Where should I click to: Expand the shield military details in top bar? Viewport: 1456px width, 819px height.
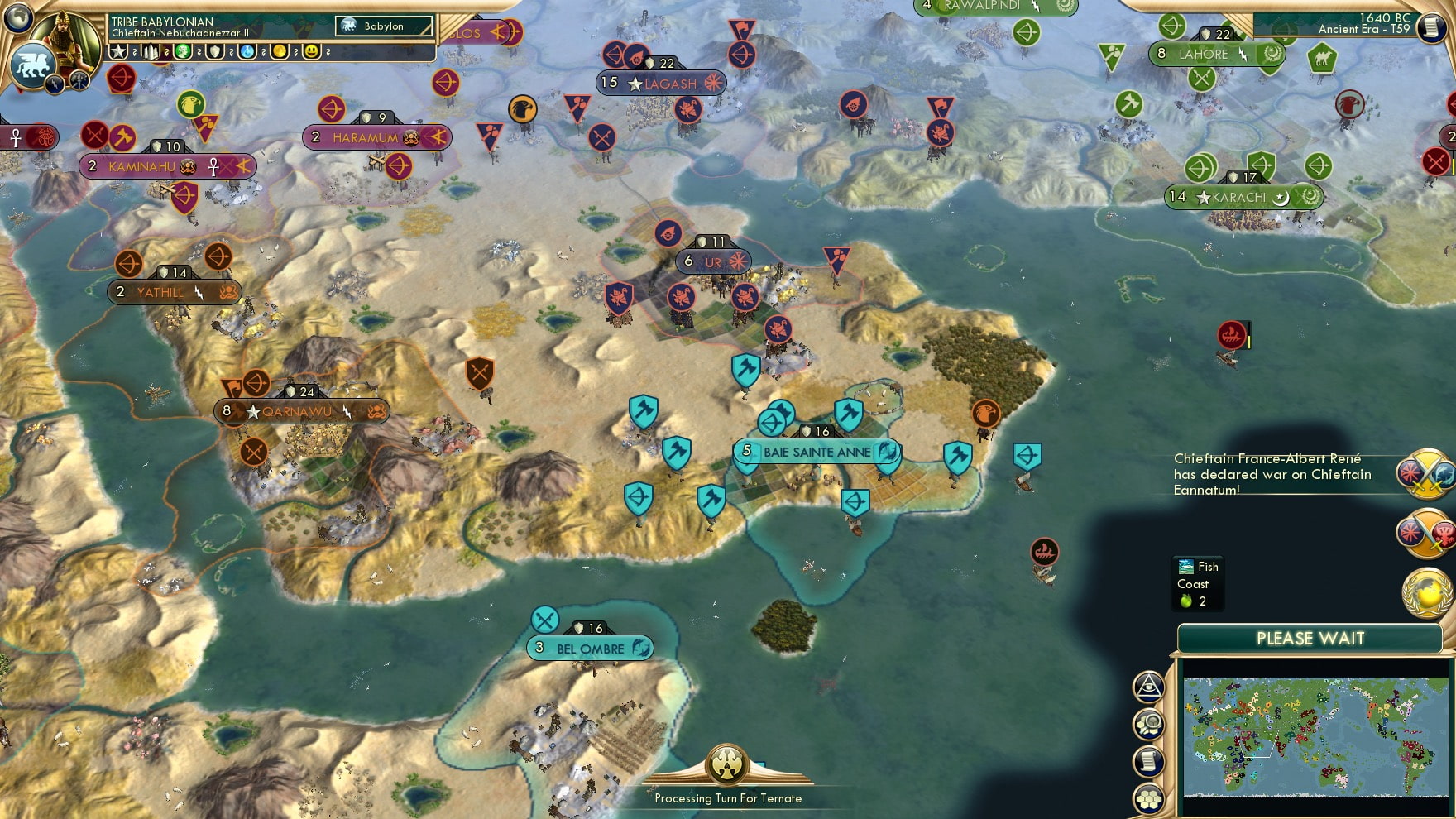click(215, 52)
